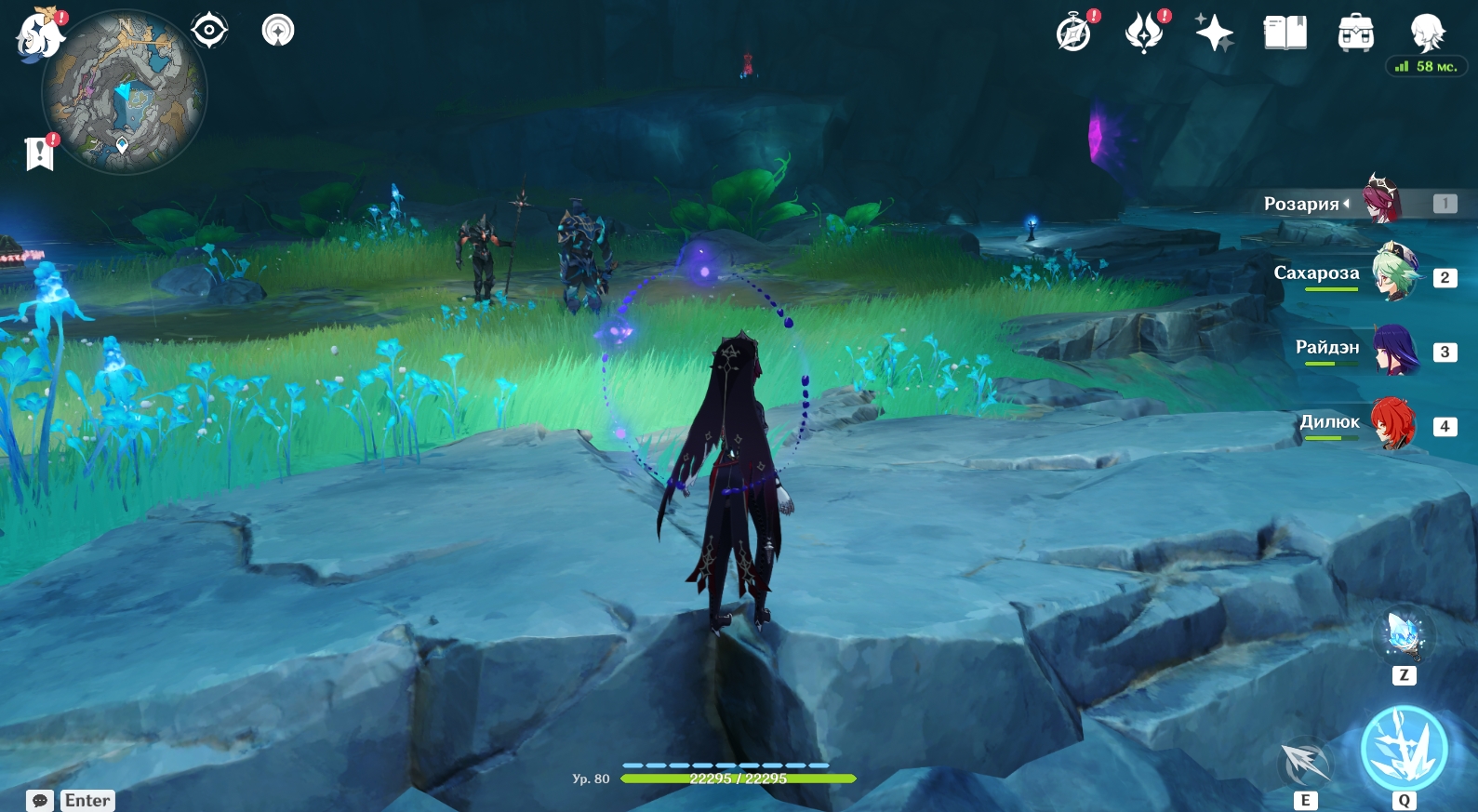Open the compass events icon
The image size is (1478, 812).
[1074, 33]
